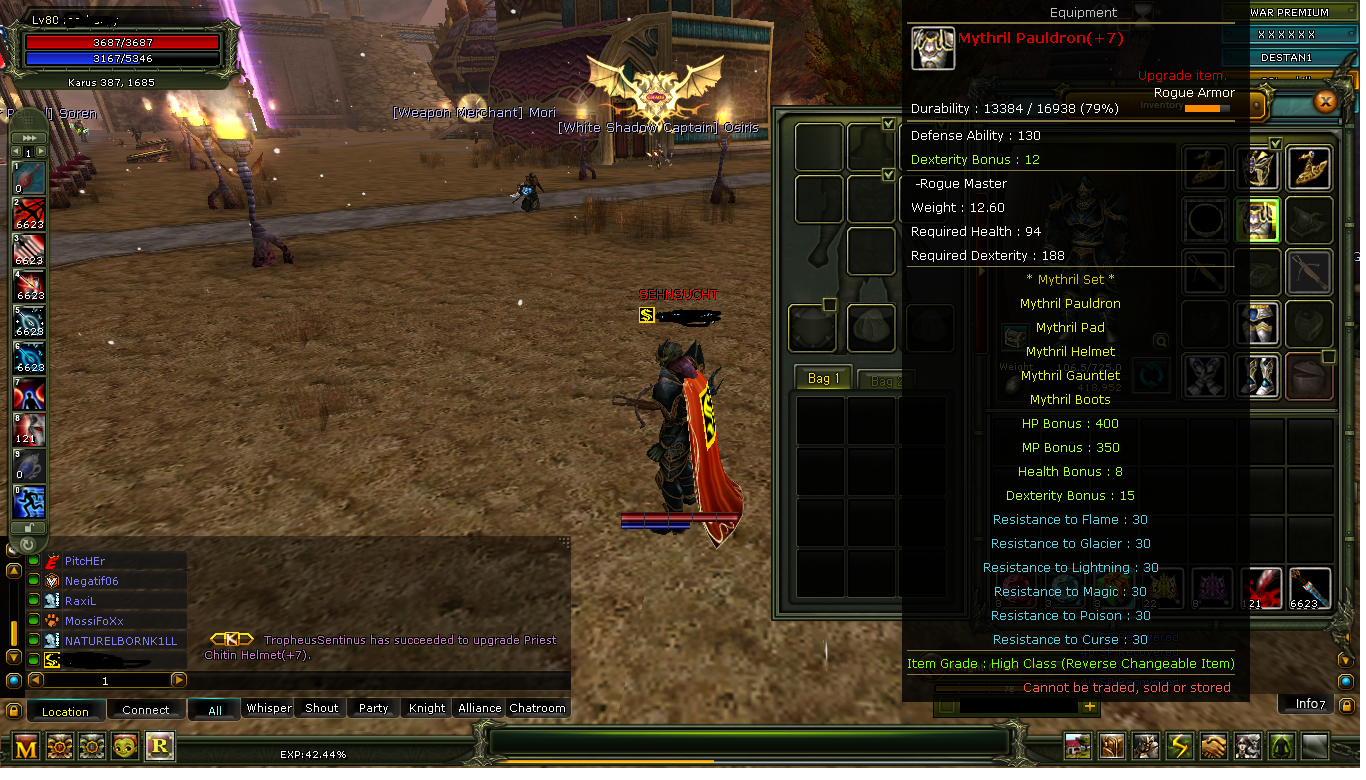Click the smiley face icon bottom-left
1366x780 pixels.
125,746
